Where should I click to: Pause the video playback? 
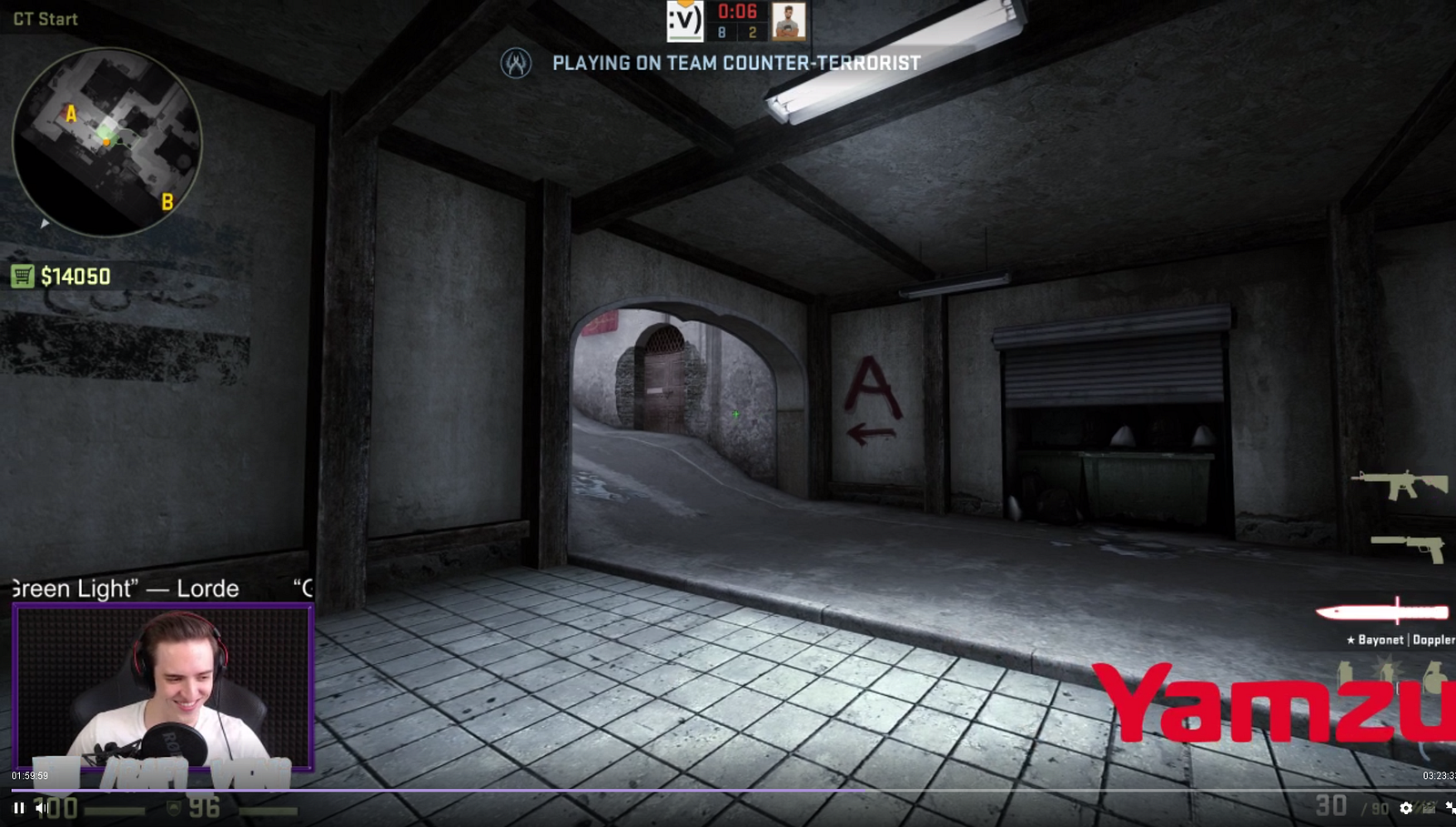click(18, 808)
